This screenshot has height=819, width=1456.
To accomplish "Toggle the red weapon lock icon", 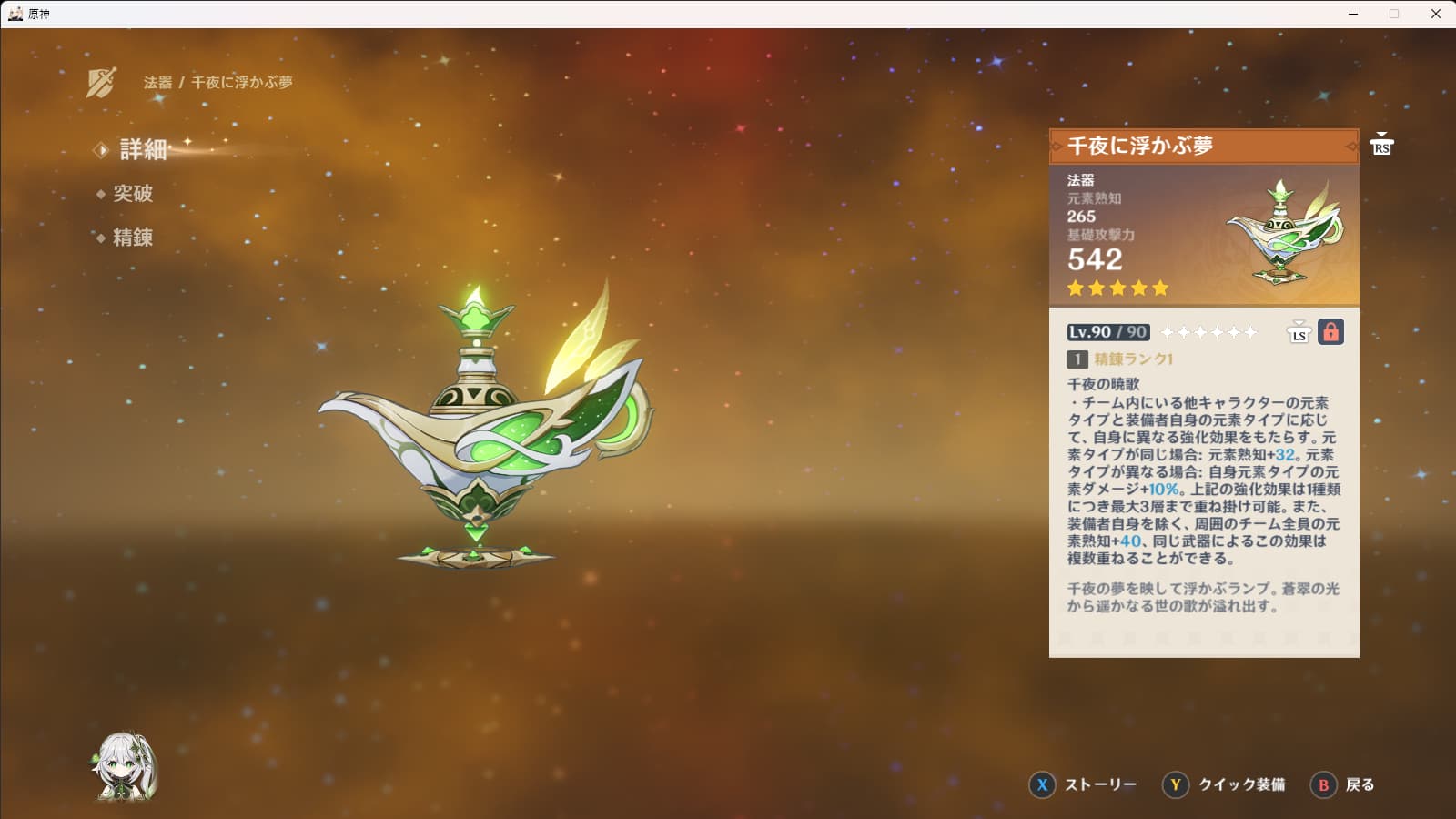I will (1330, 332).
